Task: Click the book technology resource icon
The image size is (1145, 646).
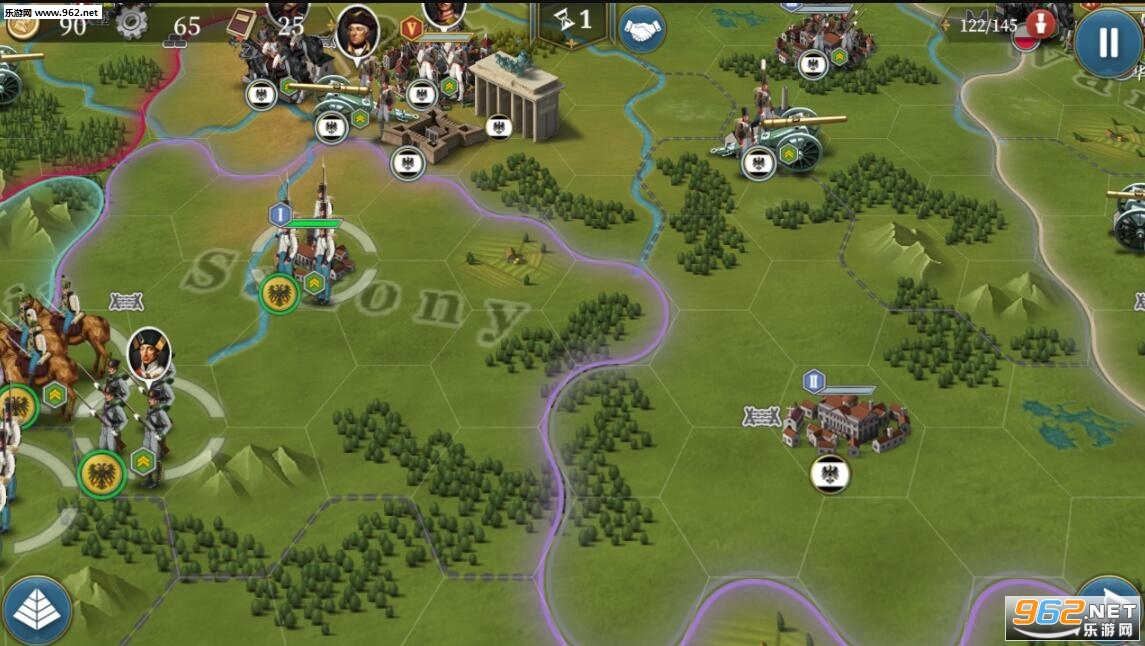Action: [x=241, y=23]
